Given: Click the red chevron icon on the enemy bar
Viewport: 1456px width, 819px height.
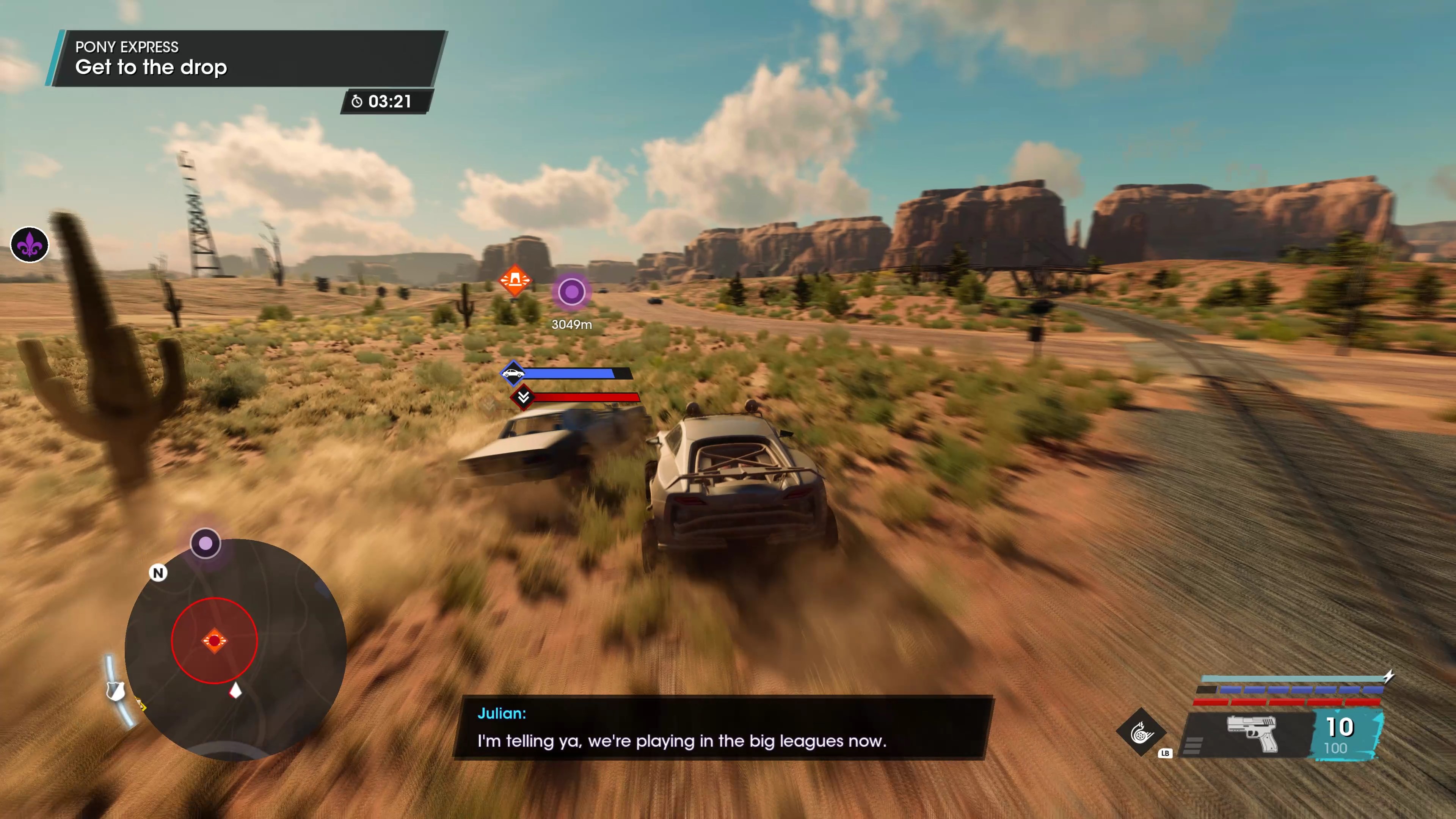Looking at the screenshot, I should pyautogui.click(x=523, y=397).
